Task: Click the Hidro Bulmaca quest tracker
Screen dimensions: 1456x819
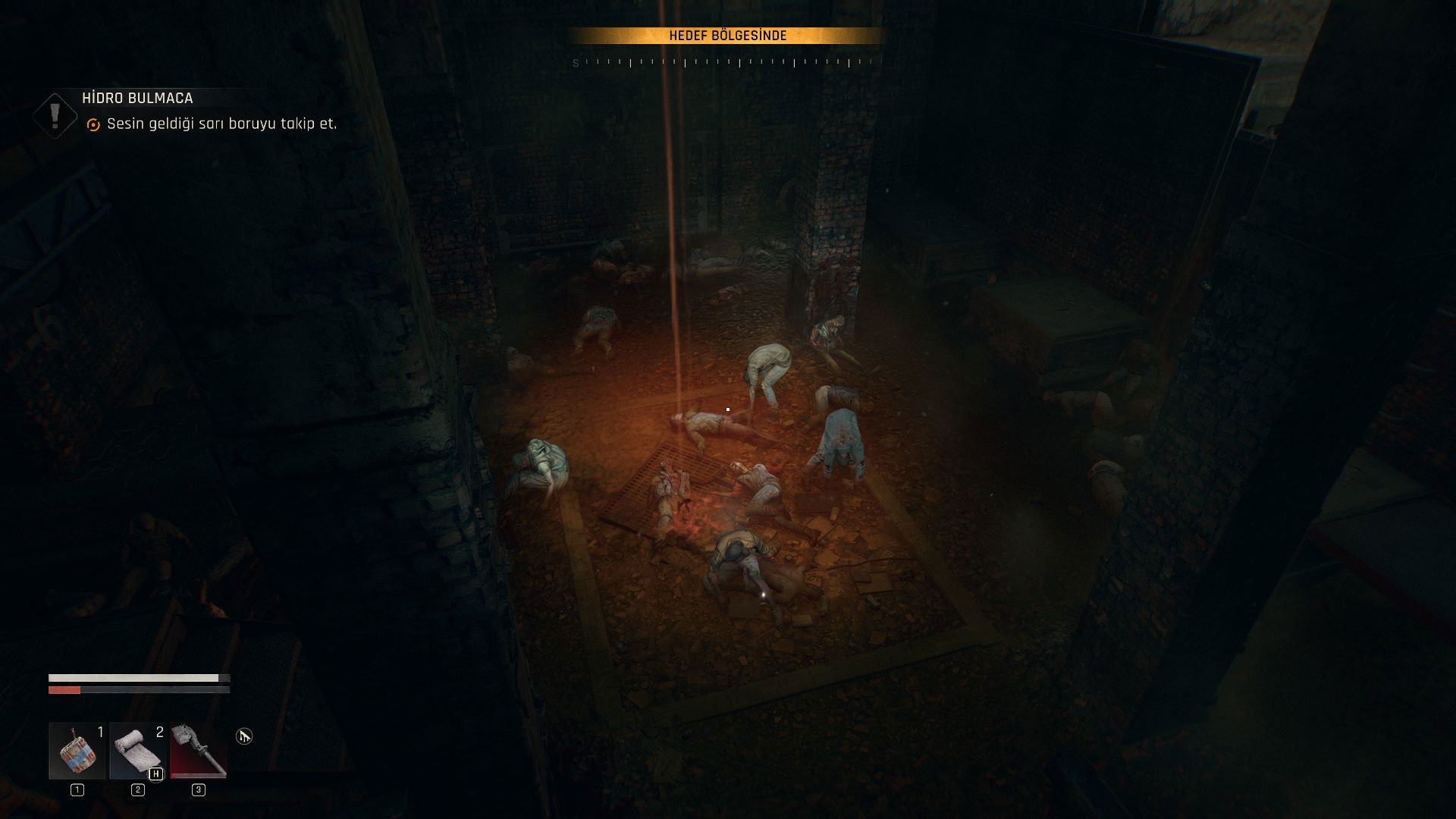Action: pos(137,99)
